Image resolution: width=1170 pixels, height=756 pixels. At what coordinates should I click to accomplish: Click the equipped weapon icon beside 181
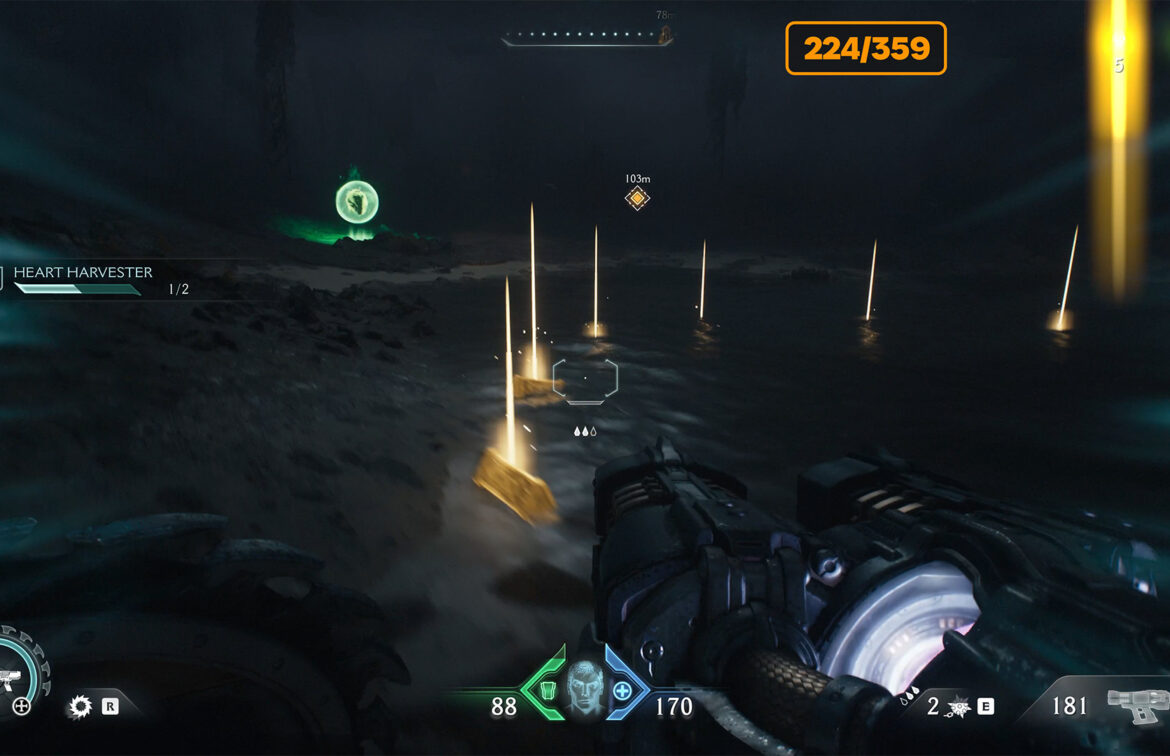point(1136,706)
